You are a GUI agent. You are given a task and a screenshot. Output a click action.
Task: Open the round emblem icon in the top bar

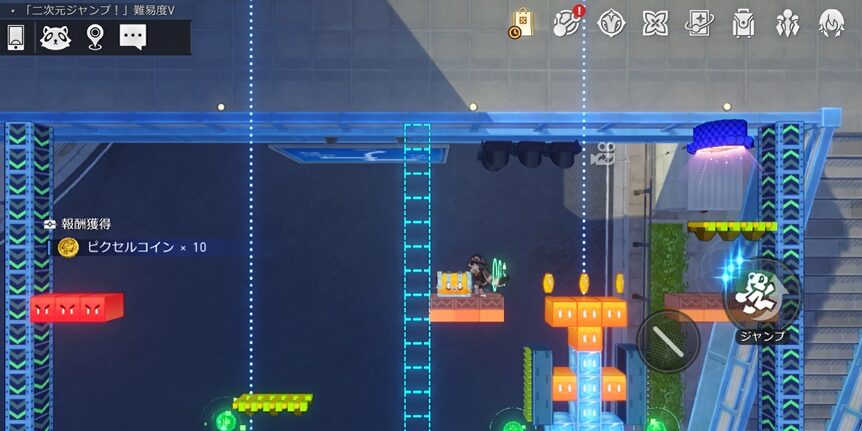(611, 23)
